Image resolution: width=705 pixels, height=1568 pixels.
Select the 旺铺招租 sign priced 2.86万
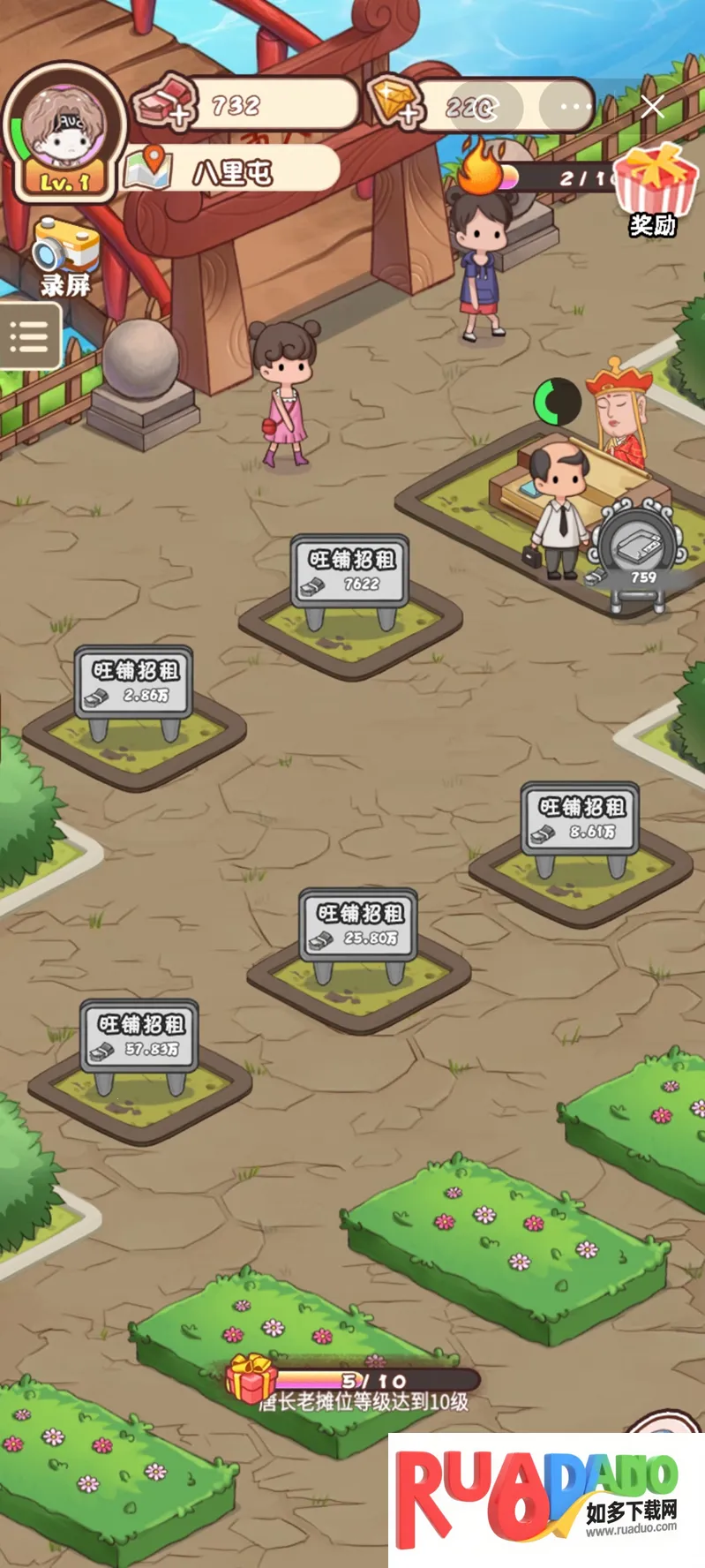tap(134, 682)
